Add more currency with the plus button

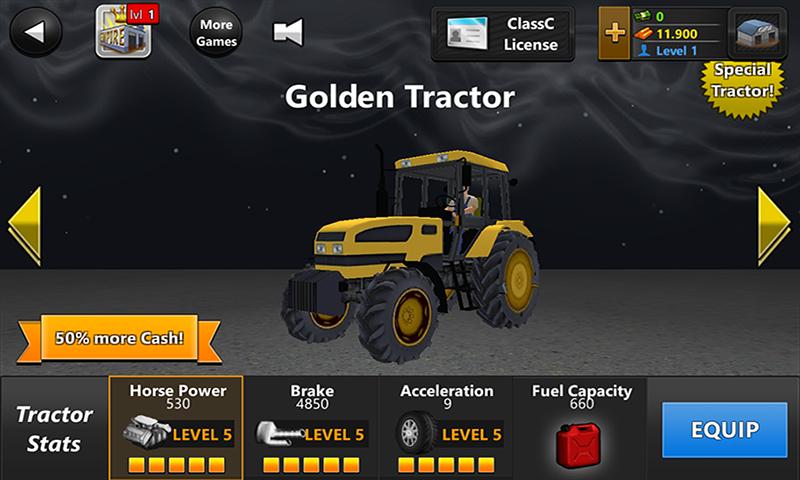pyautogui.click(x=615, y=33)
